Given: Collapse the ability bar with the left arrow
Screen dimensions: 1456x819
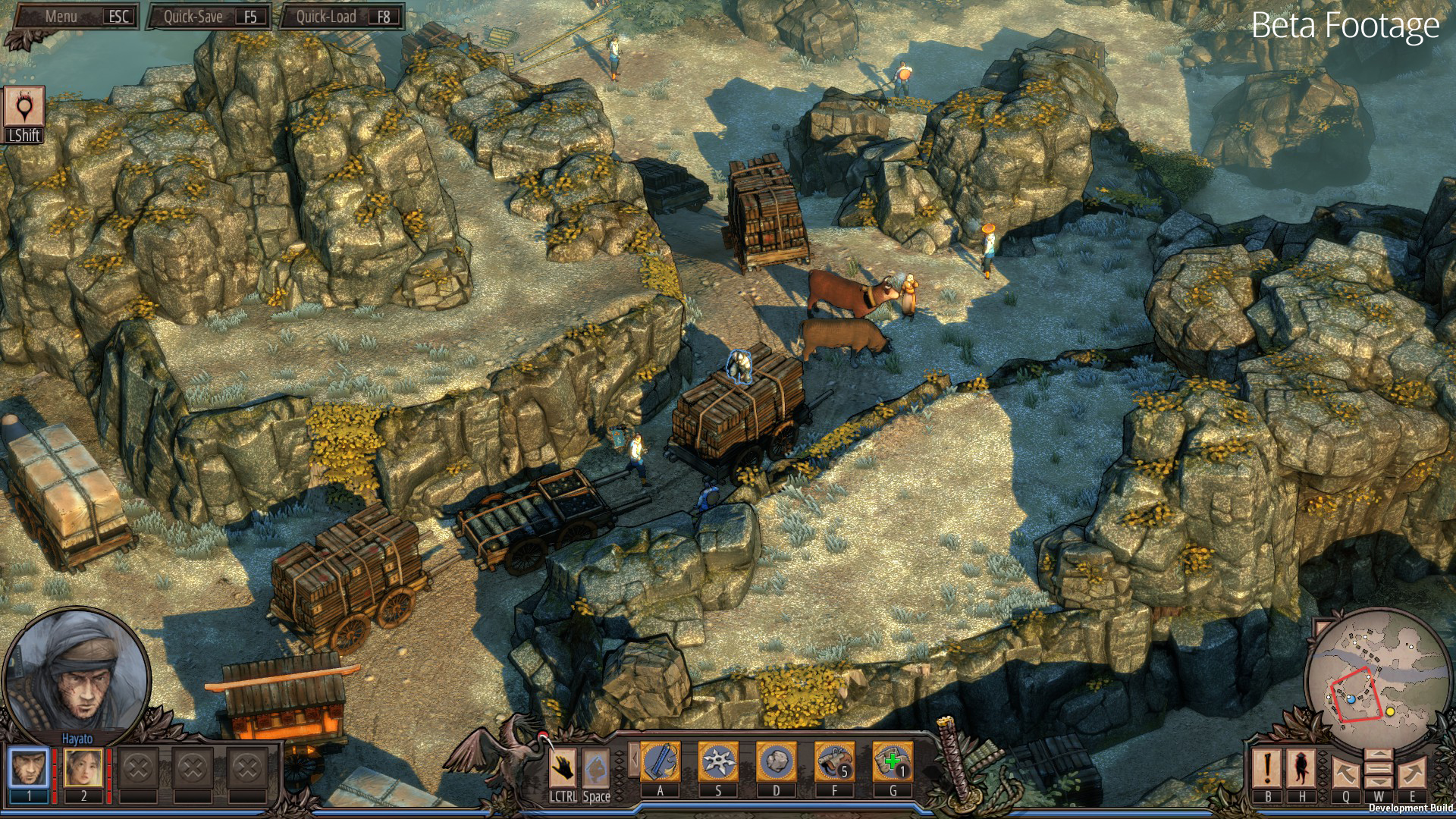Looking at the screenshot, I should (x=631, y=760).
